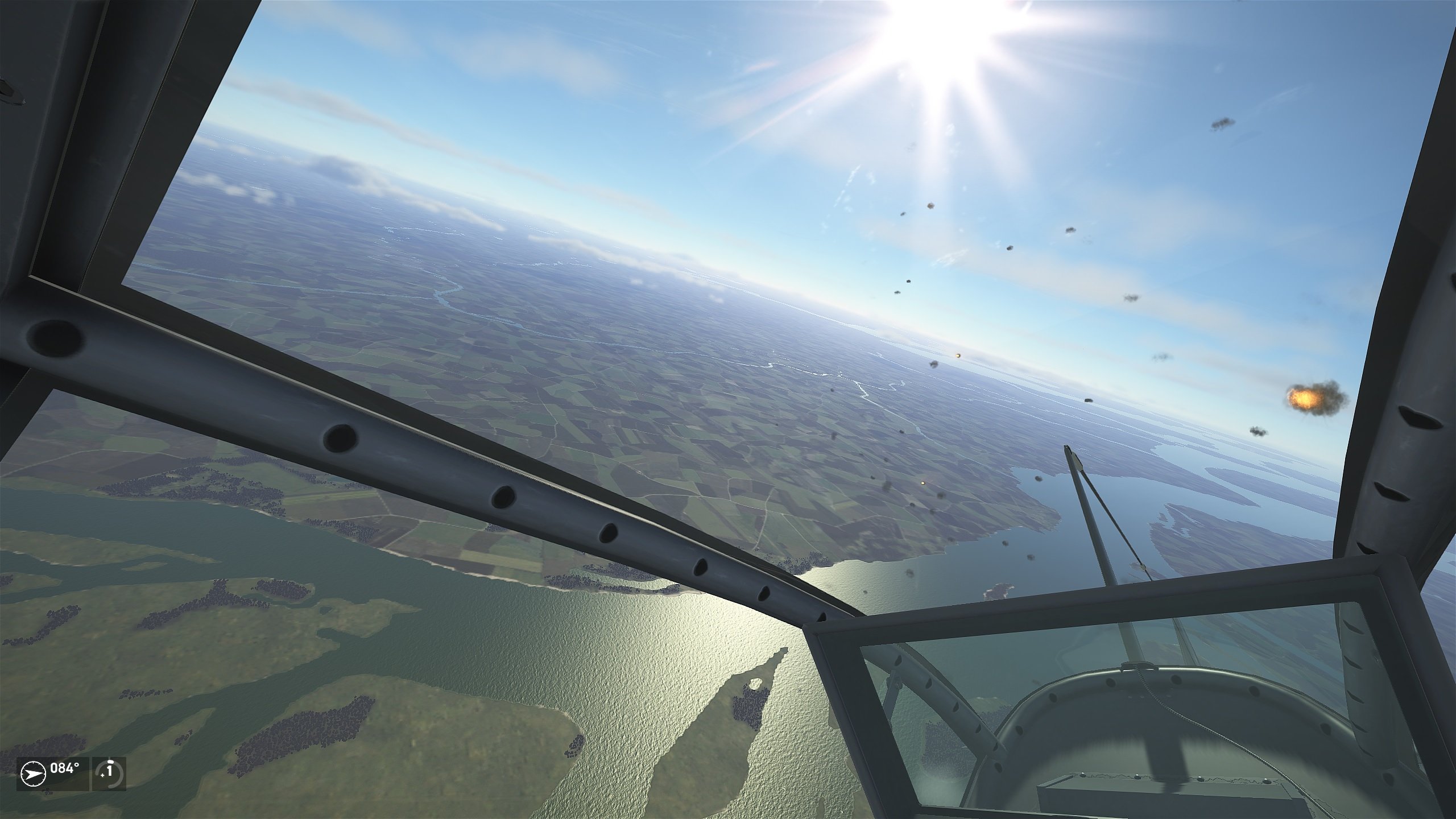Click the compass heading arrow icon
This screenshot has height=819, width=1456.
[32, 774]
